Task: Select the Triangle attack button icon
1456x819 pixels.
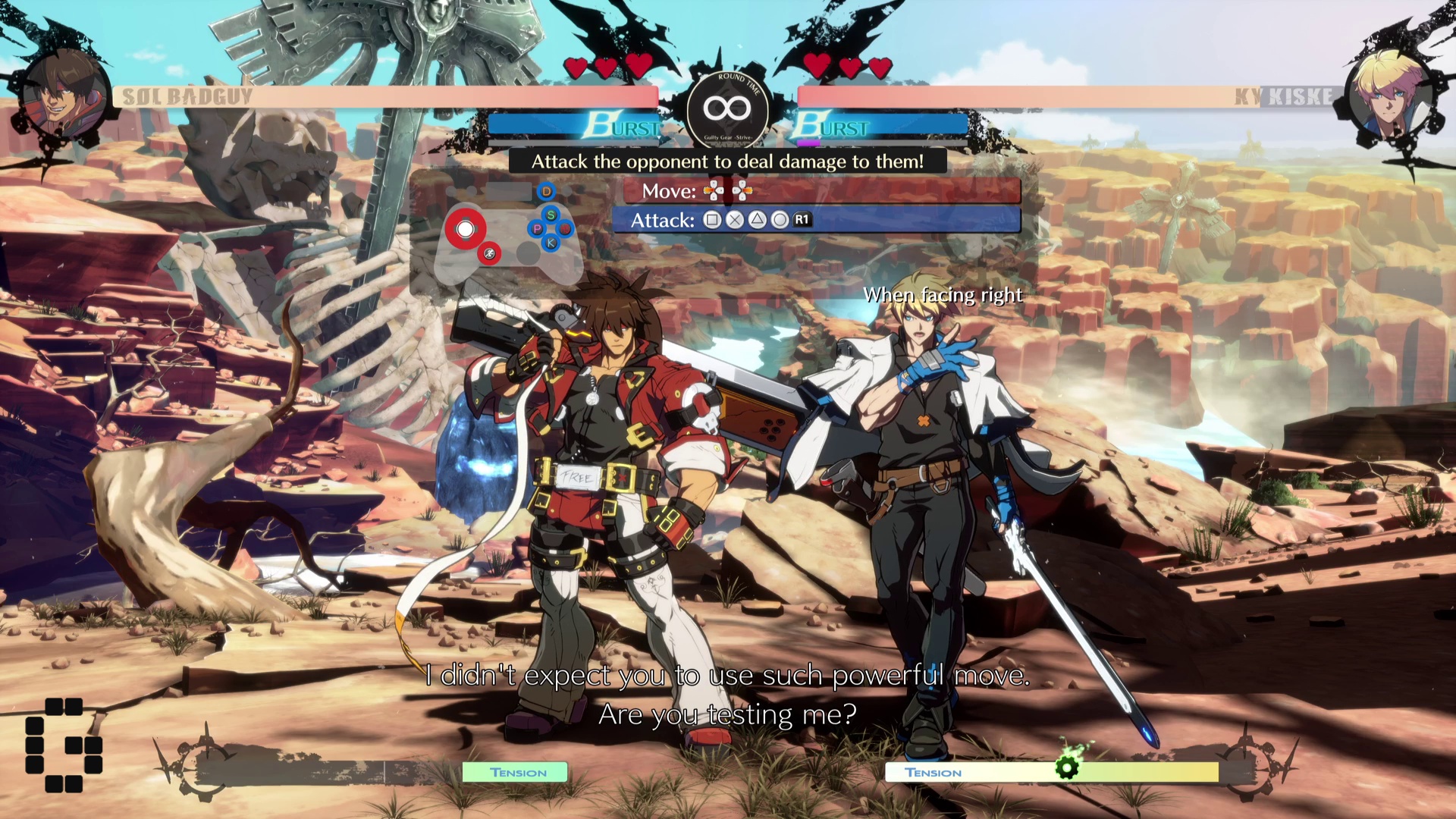Action: 758,220
